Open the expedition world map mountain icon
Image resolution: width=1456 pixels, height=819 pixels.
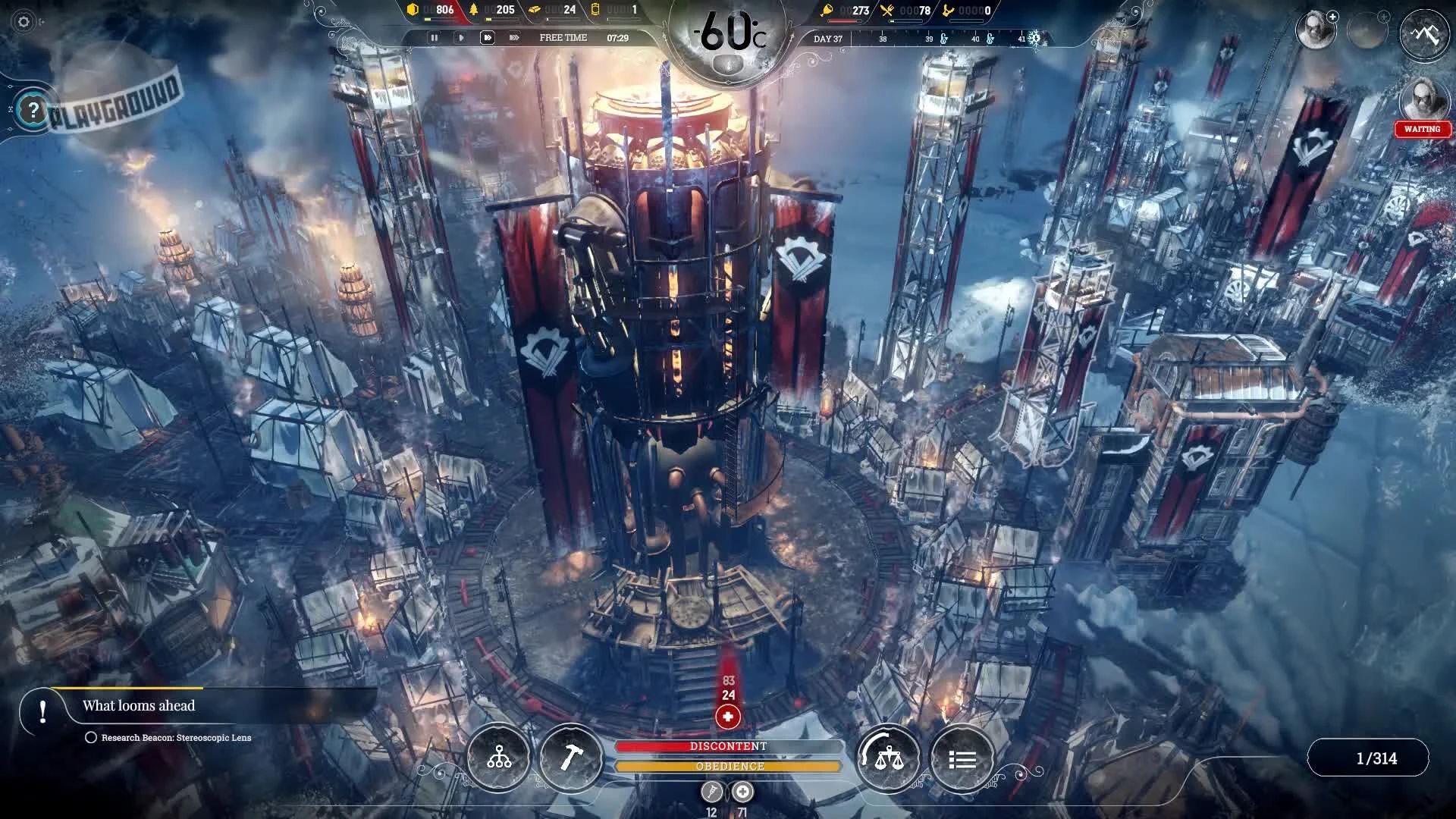pos(1424,33)
